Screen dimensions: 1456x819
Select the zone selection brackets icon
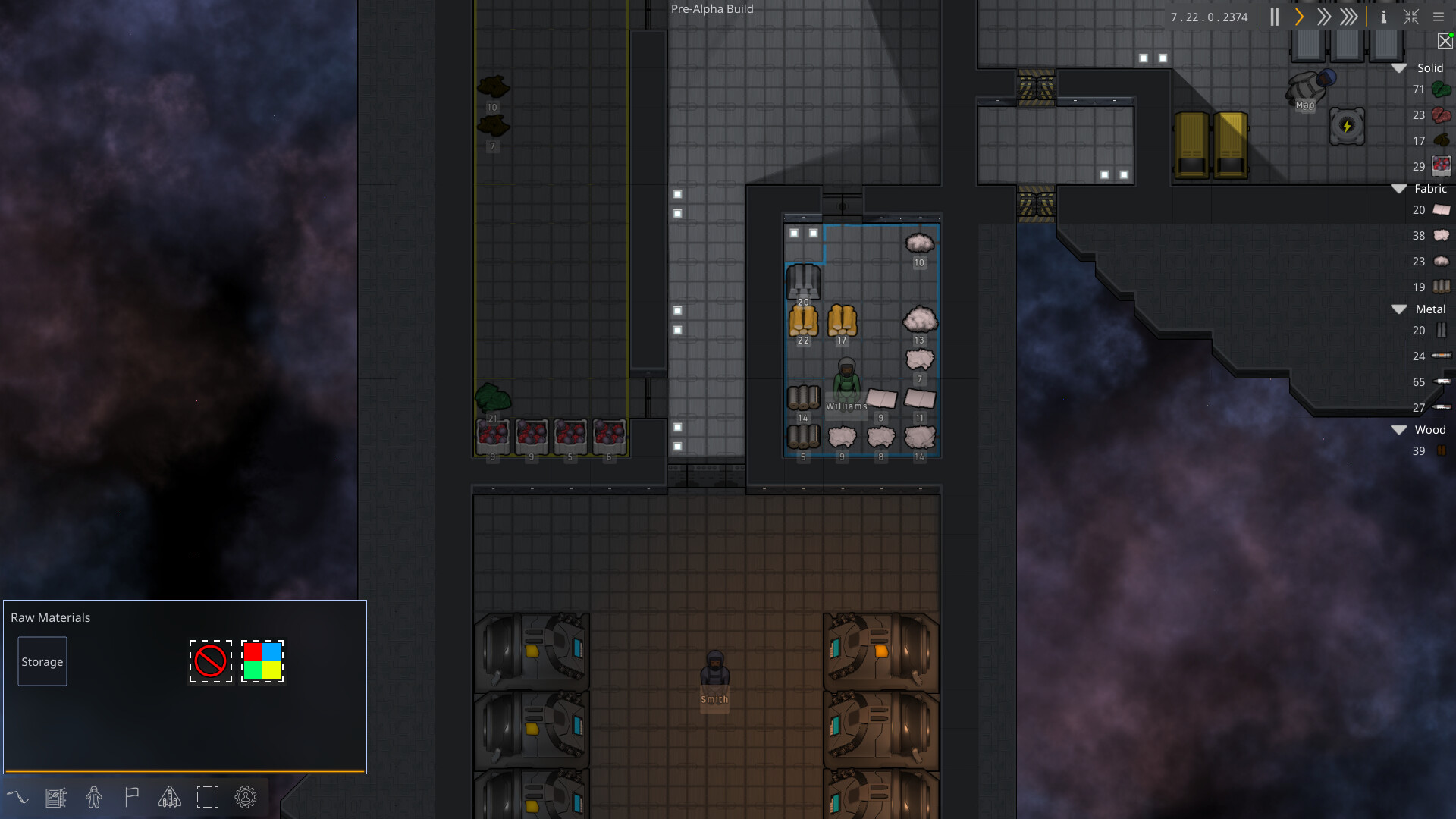pos(208,797)
